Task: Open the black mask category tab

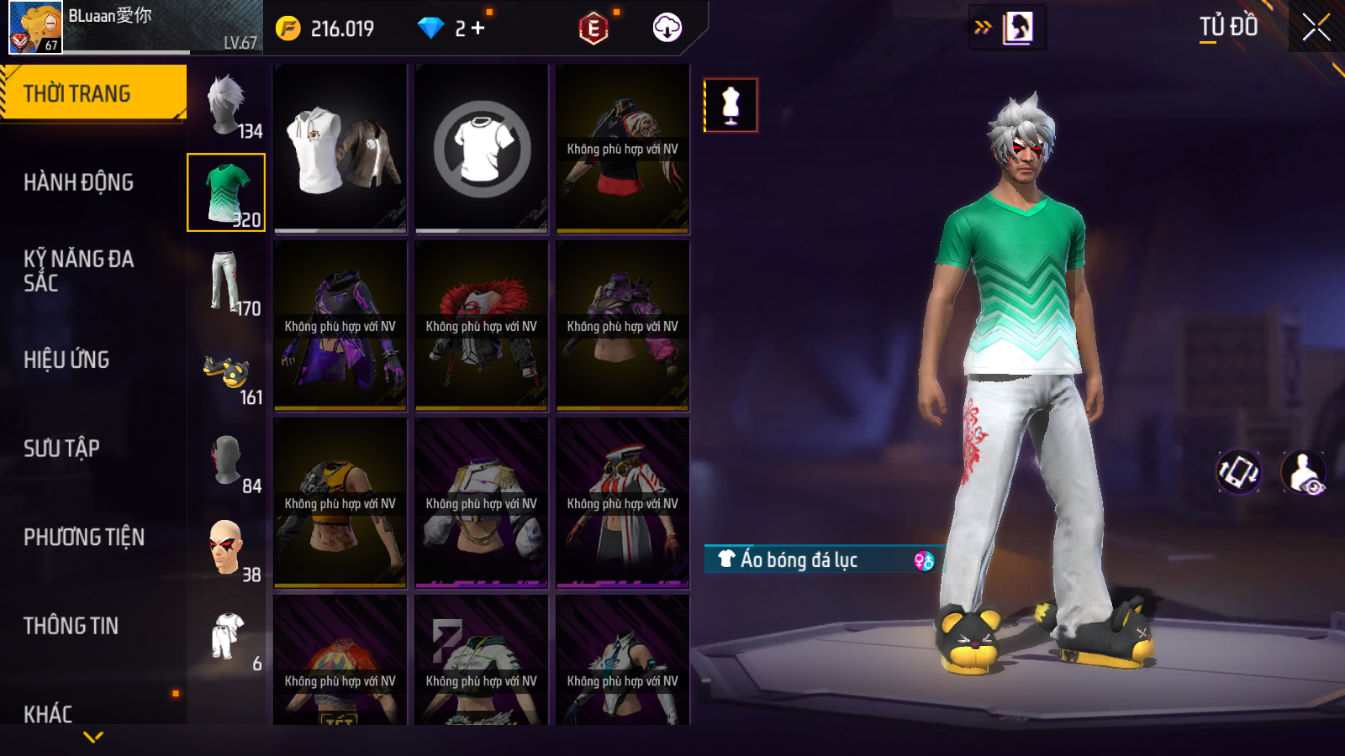Action: coord(227,460)
